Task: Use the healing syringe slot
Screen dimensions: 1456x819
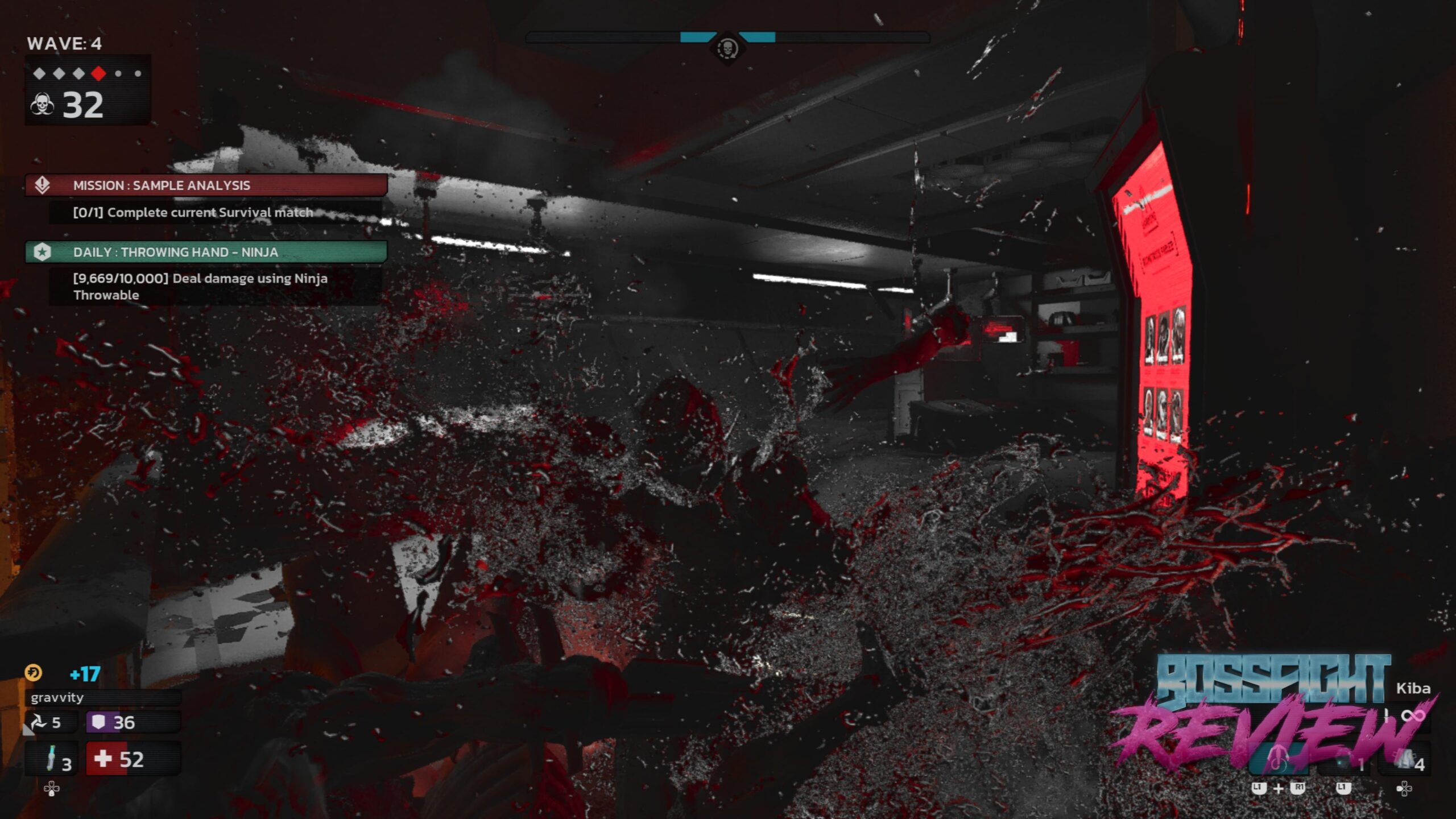Action: 52,759
